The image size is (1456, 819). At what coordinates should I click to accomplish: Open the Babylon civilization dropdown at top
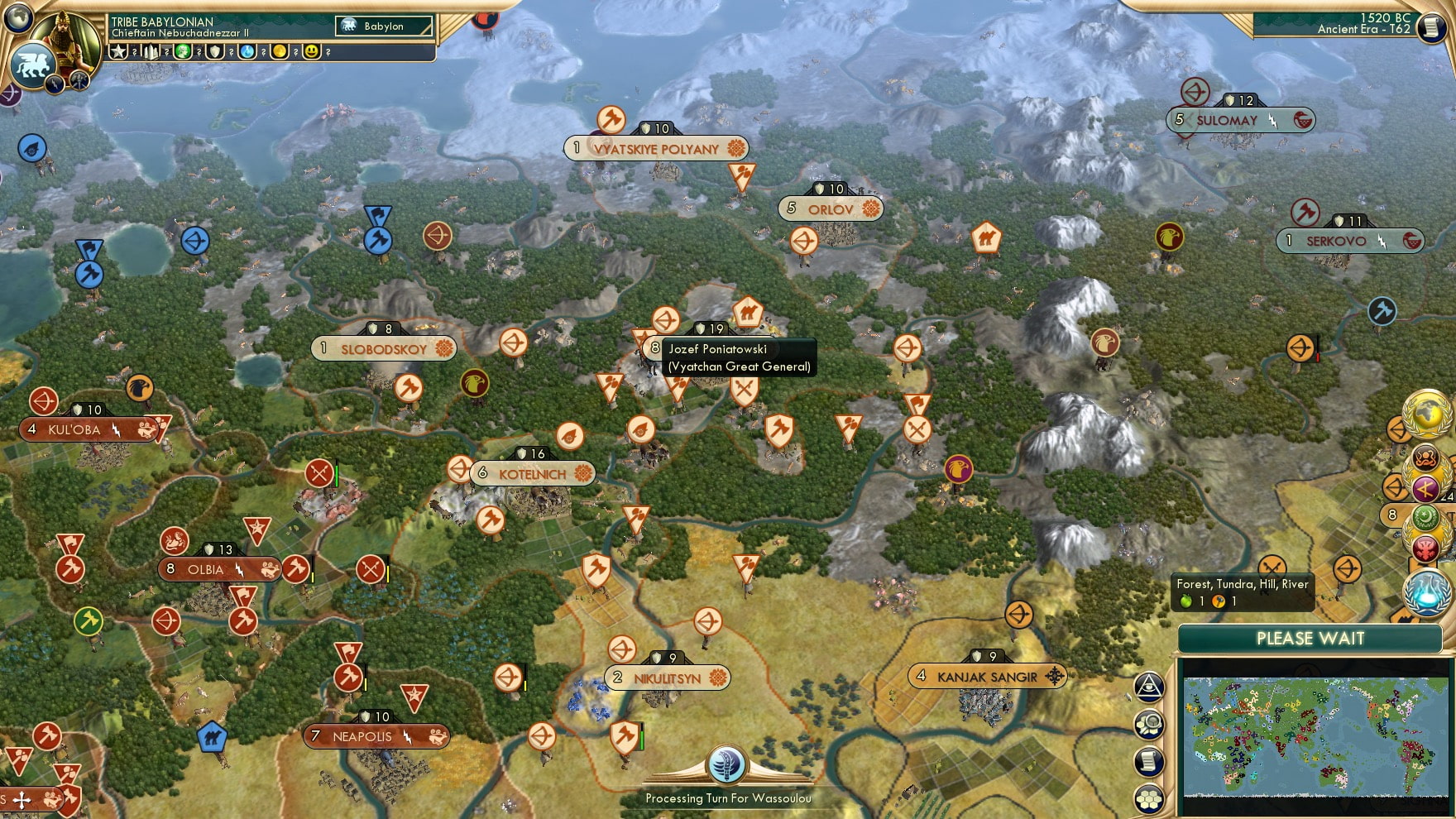coord(382,26)
